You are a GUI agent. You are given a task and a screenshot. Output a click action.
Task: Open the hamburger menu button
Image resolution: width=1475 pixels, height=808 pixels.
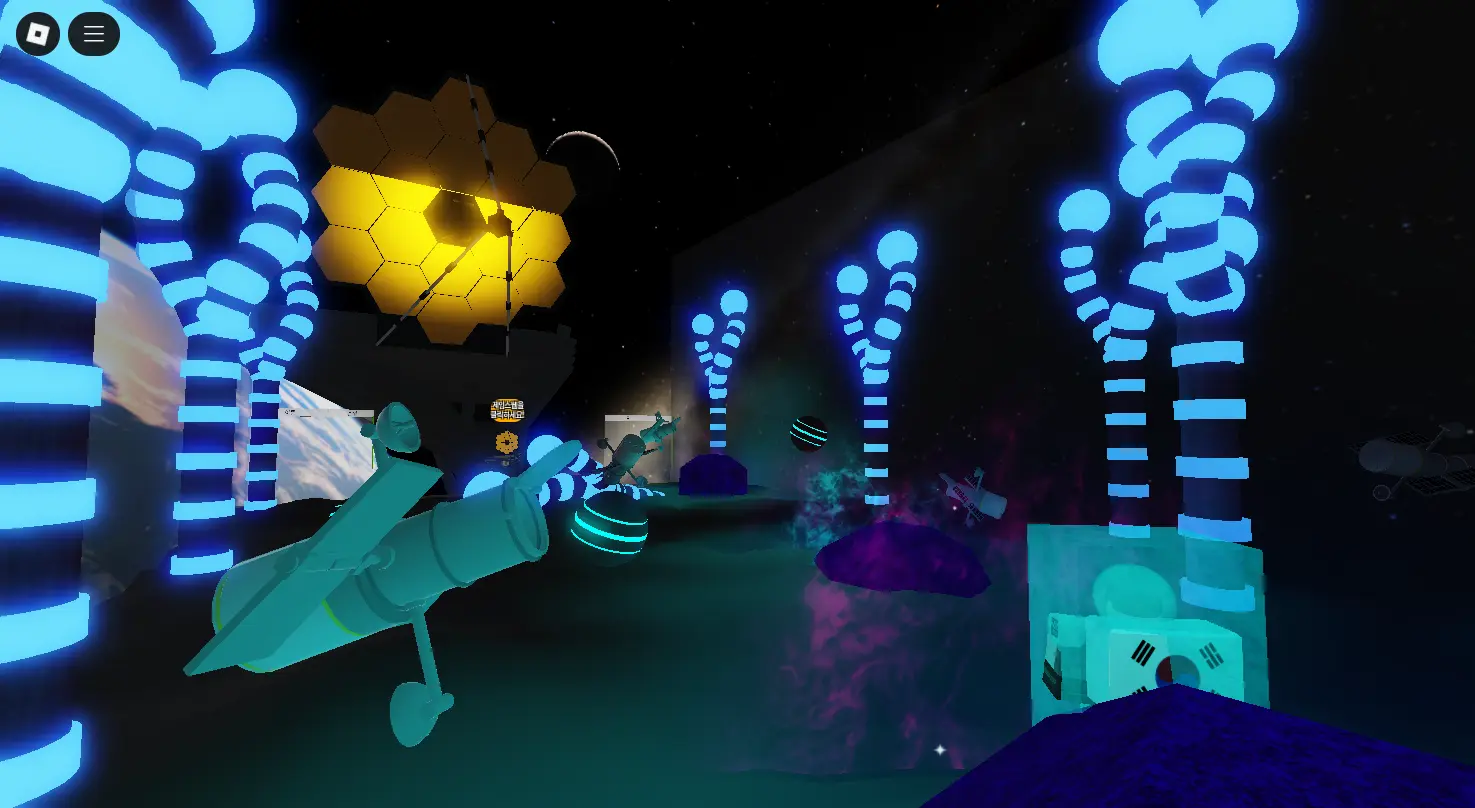(x=94, y=34)
